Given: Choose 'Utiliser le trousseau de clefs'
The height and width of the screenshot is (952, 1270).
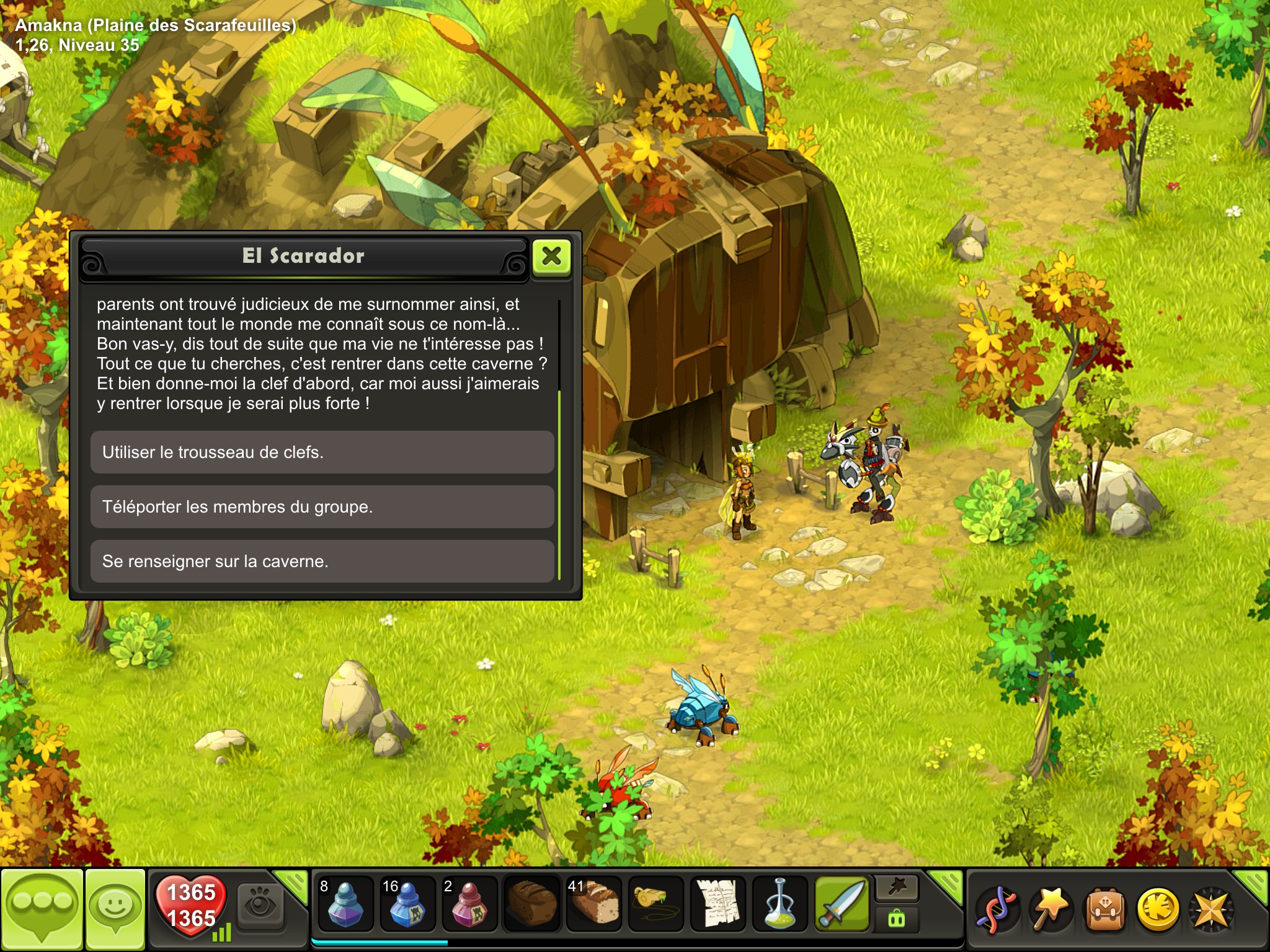Looking at the screenshot, I should [x=322, y=452].
